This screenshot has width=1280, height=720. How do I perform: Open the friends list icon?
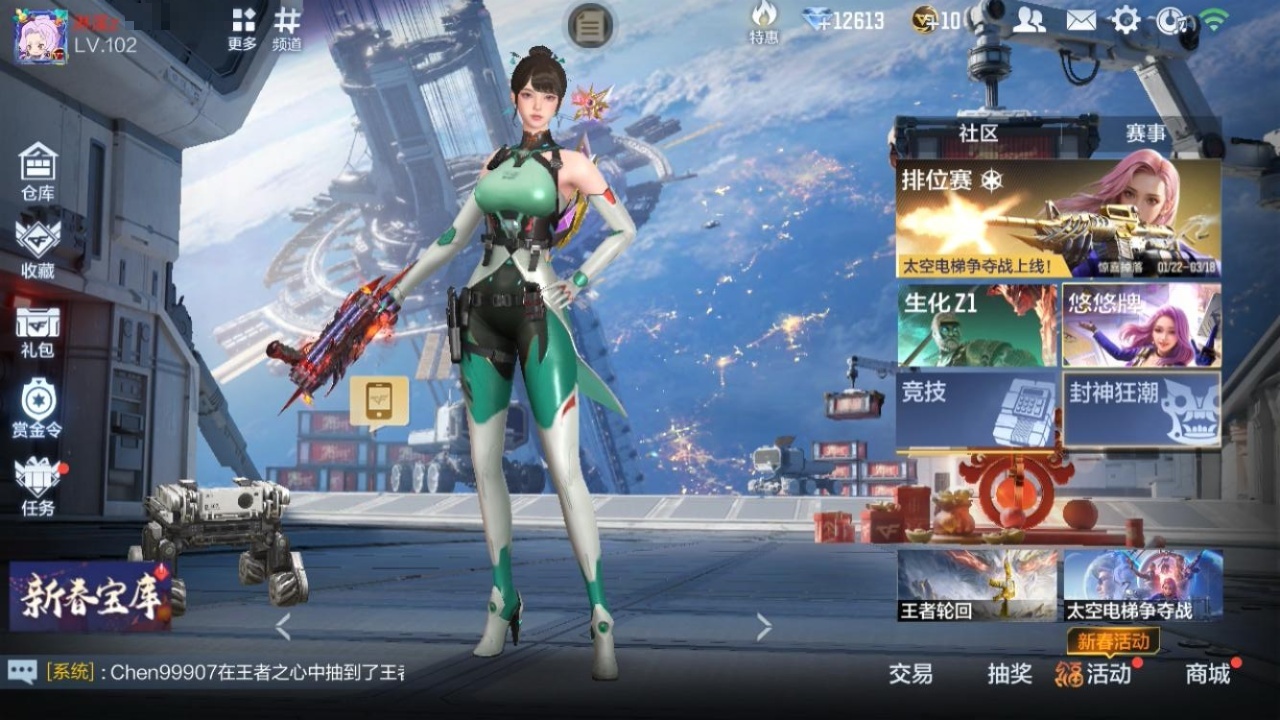[x=1029, y=20]
